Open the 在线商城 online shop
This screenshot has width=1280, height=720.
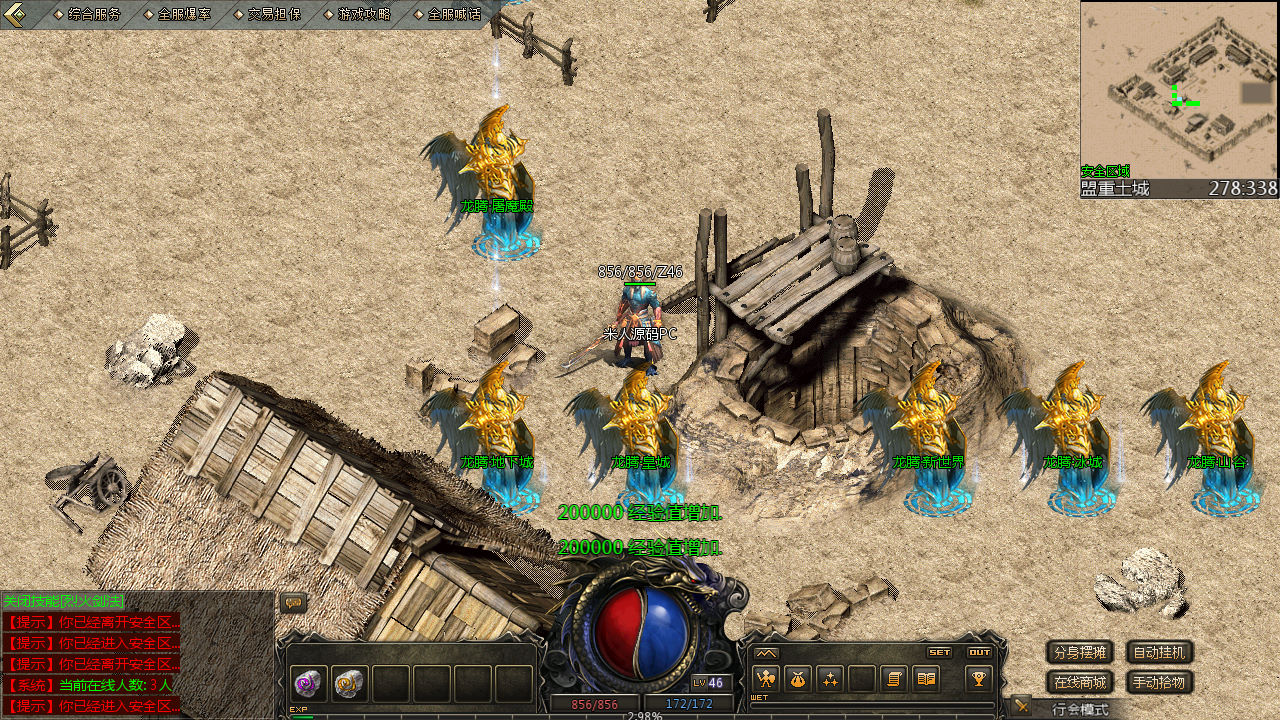coord(1079,683)
